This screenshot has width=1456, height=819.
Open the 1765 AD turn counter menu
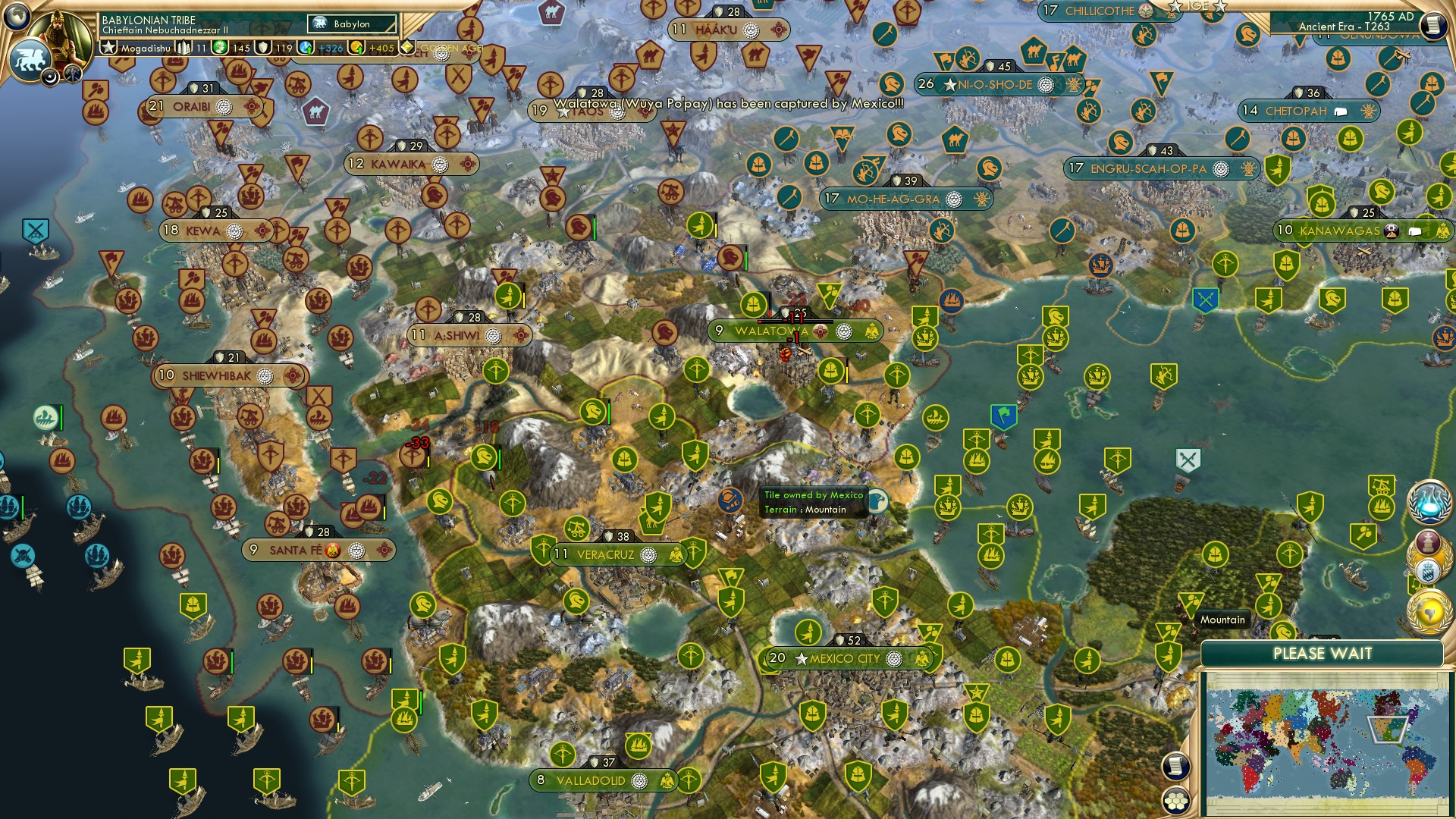point(1392,16)
